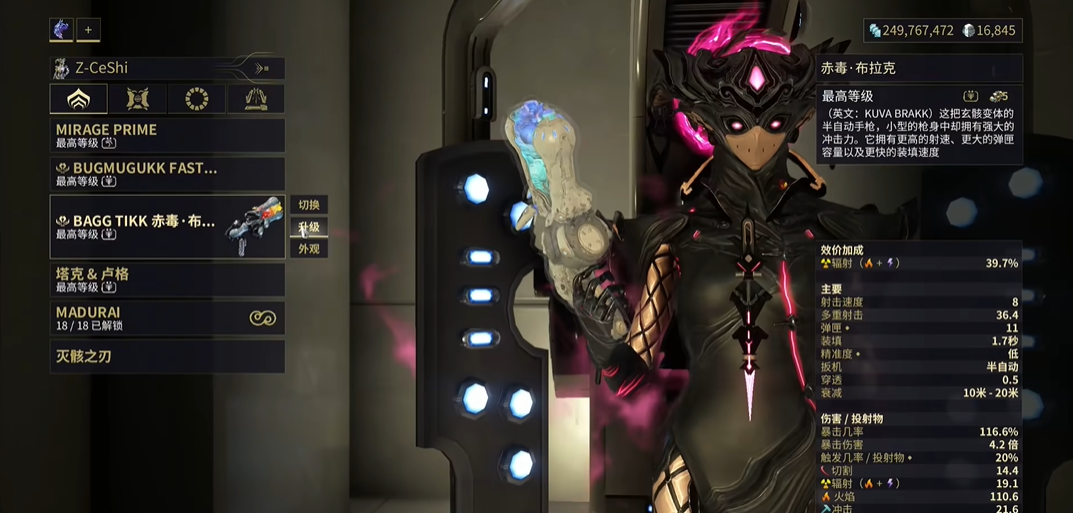The height and width of the screenshot is (513, 1073).
Task: Open the Z-CeShi loadout name selector
Action: tap(167, 68)
